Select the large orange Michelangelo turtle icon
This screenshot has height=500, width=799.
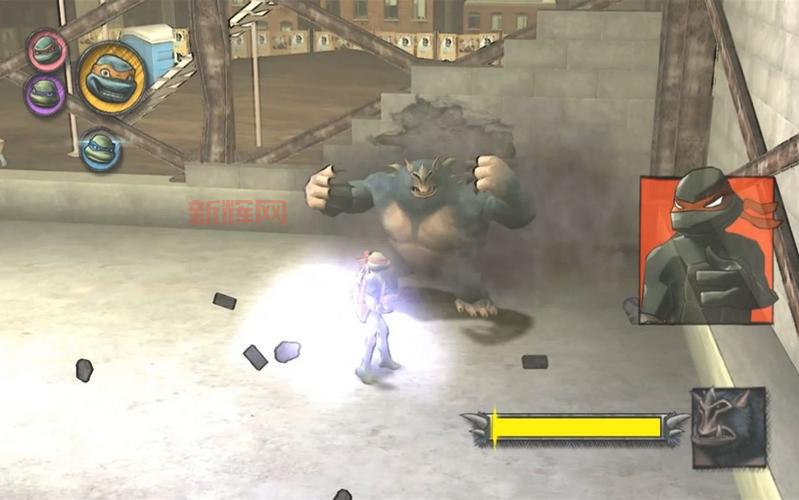[112, 77]
